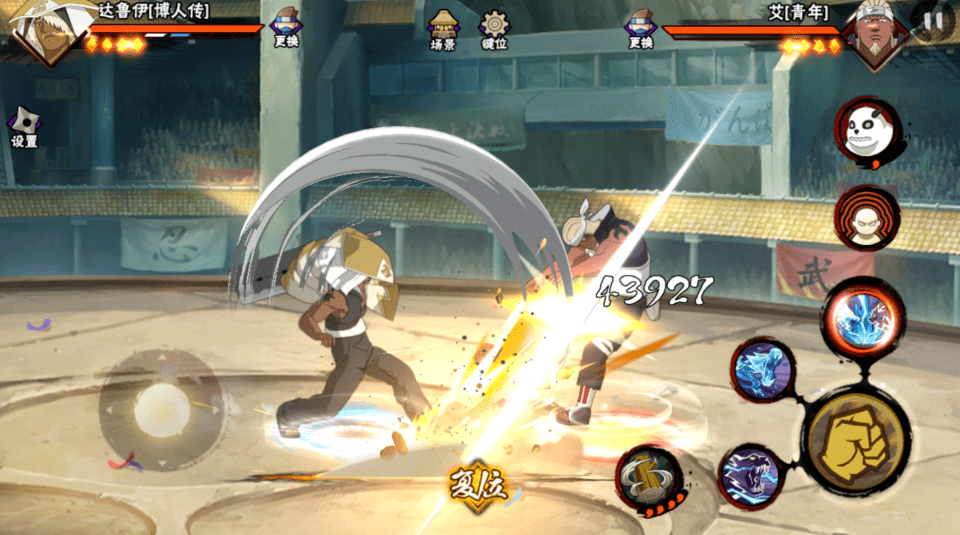Tap 更换 next to 艾's health bar

click(641, 28)
